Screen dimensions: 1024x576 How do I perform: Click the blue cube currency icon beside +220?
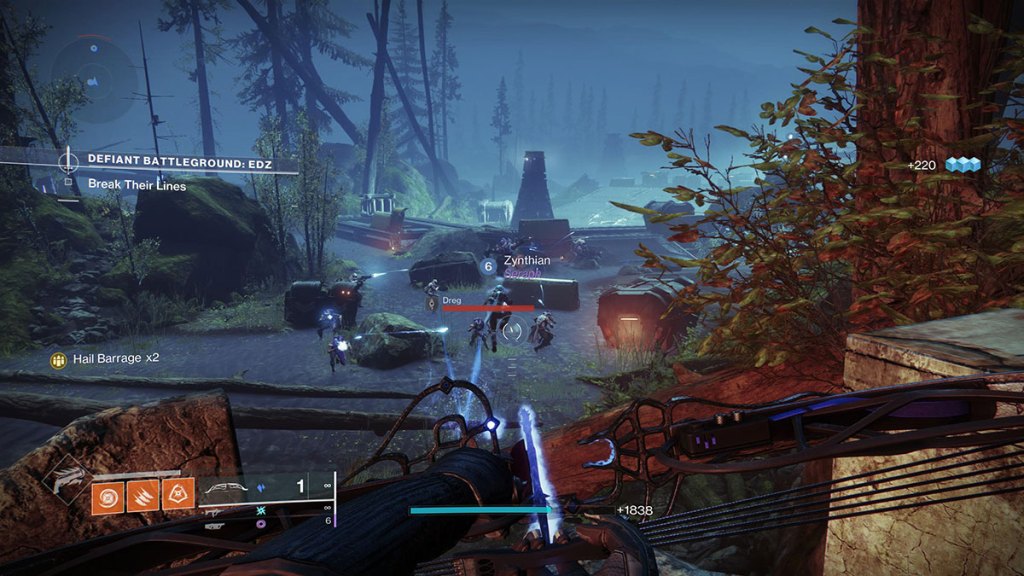pyautogui.click(x=963, y=164)
